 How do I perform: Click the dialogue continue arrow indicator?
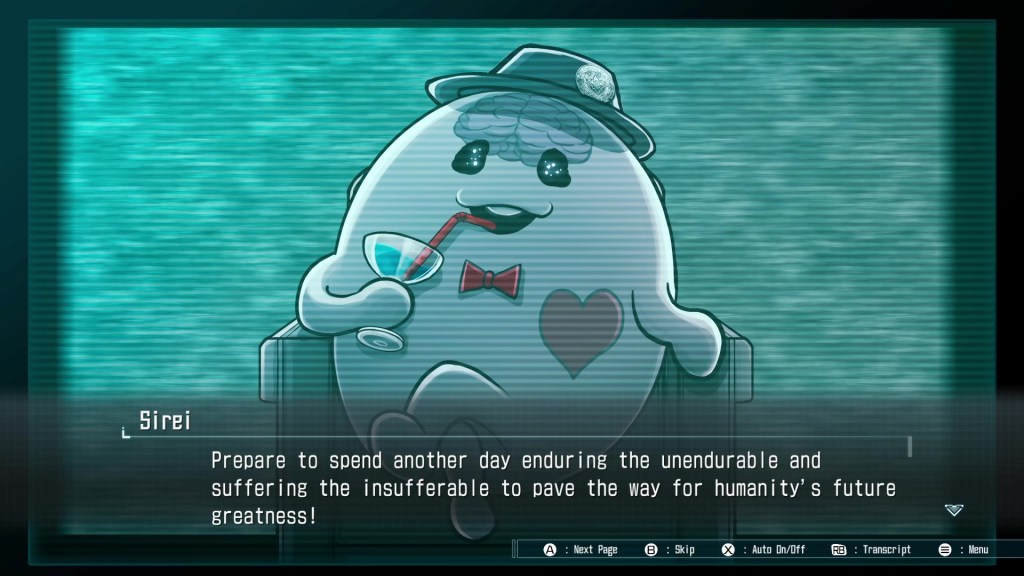tap(954, 510)
